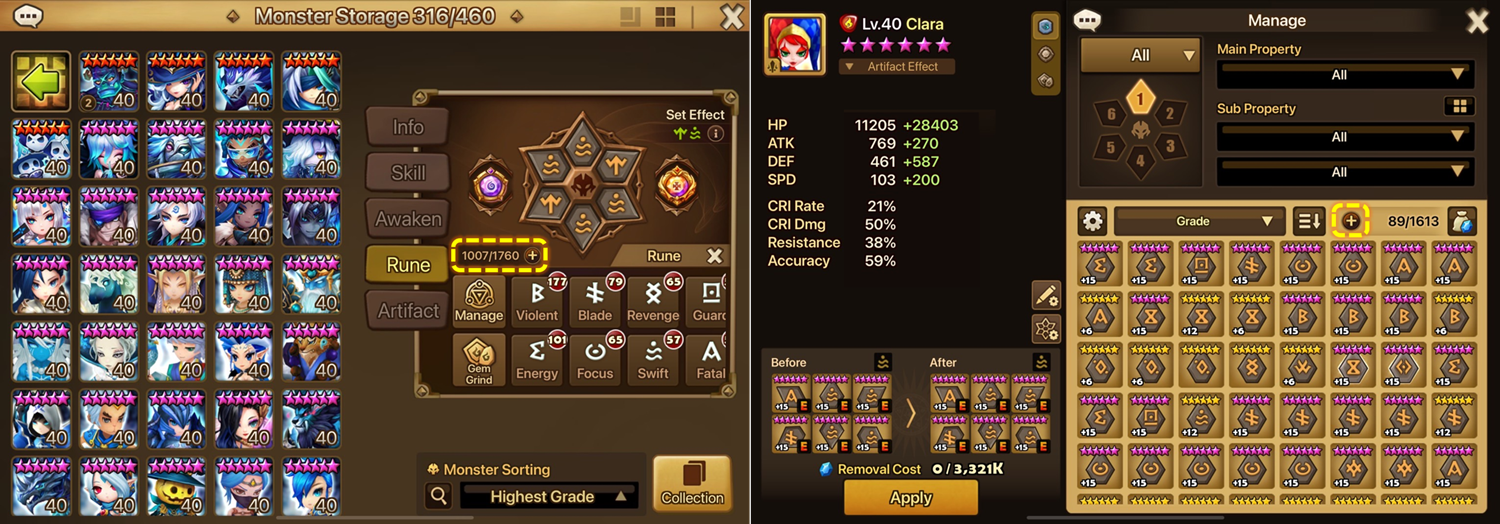This screenshot has width=1500, height=524.
Task: Select the Artifact tab
Action: [x=408, y=311]
